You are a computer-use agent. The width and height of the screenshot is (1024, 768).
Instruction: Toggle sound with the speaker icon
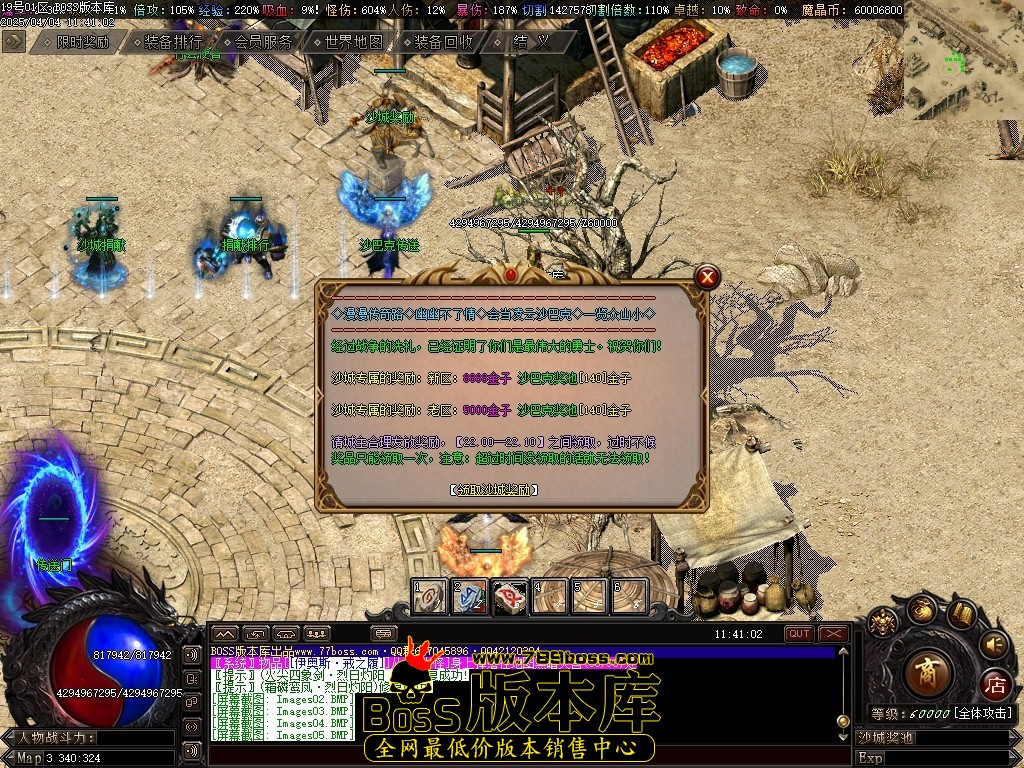993,643
